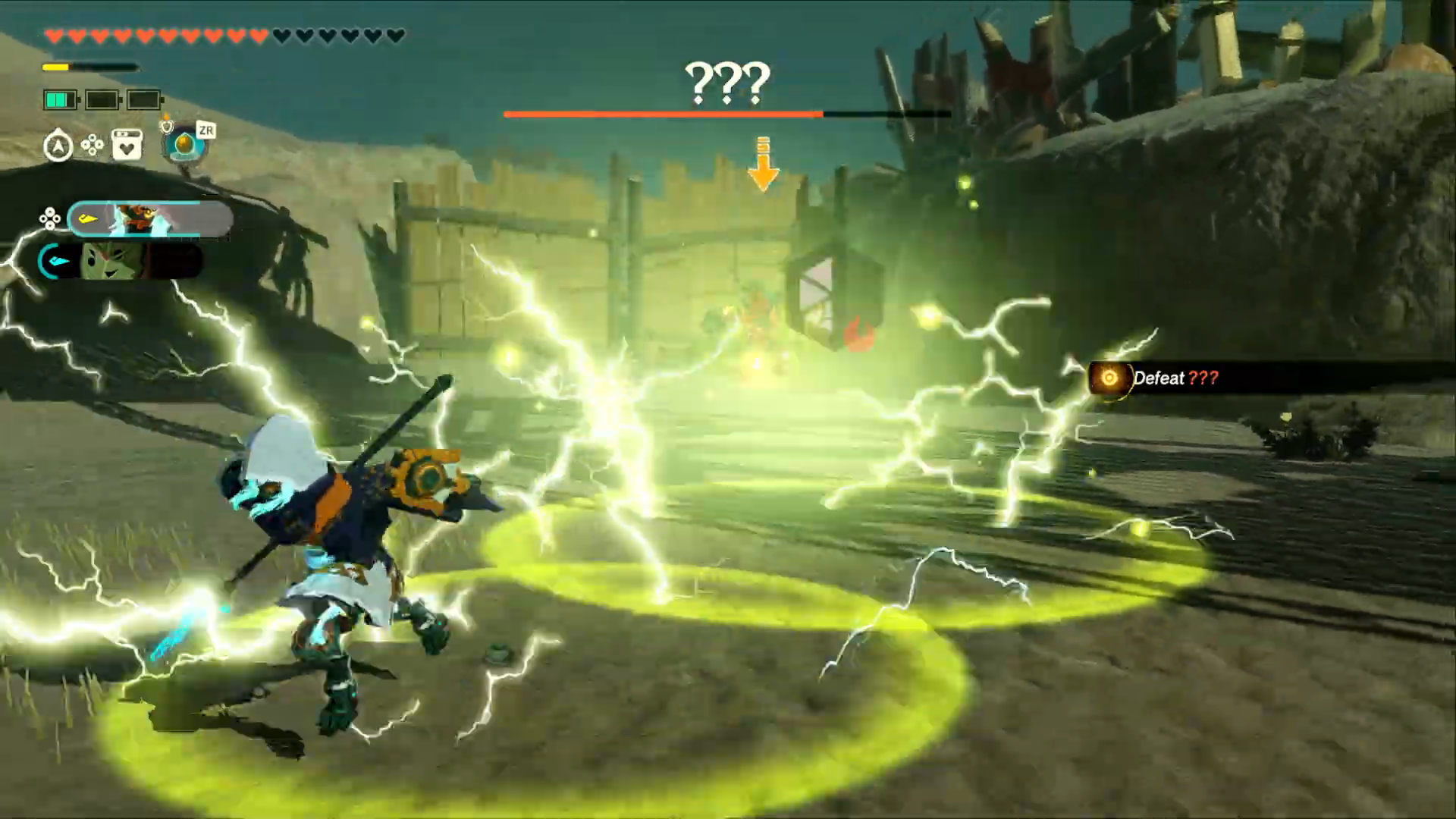Image resolution: width=1456 pixels, height=819 pixels.
Task: Toggle the first filled stamina battery cell
Action: click(x=60, y=99)
